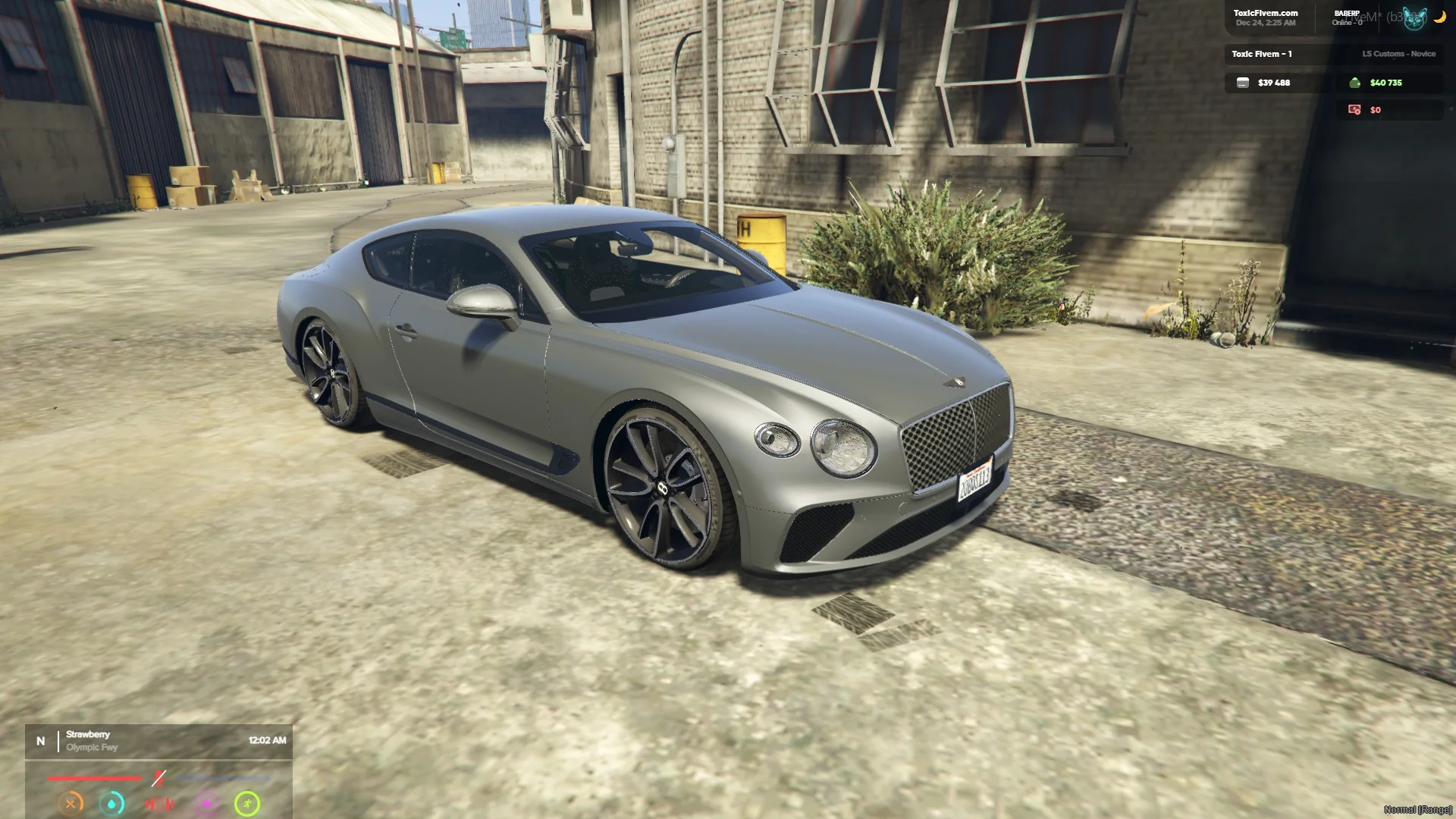Click the crossed-out red microphone icon
Image resolution: width=1456 pixels, height=819 pixels.
coord(158,778)
